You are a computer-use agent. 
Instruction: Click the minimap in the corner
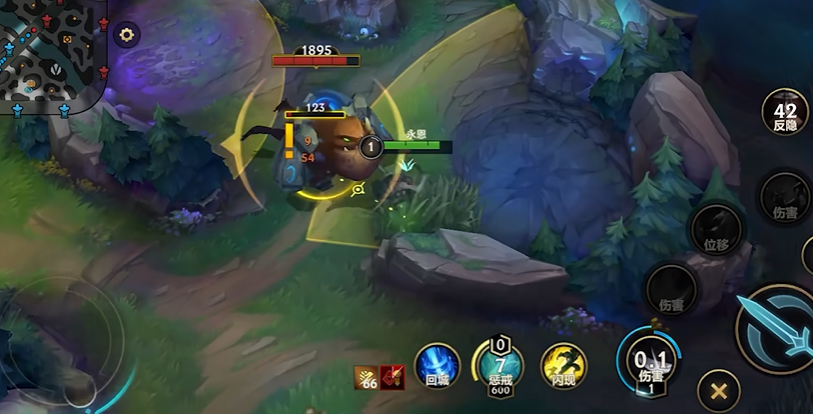click(52, 55)
